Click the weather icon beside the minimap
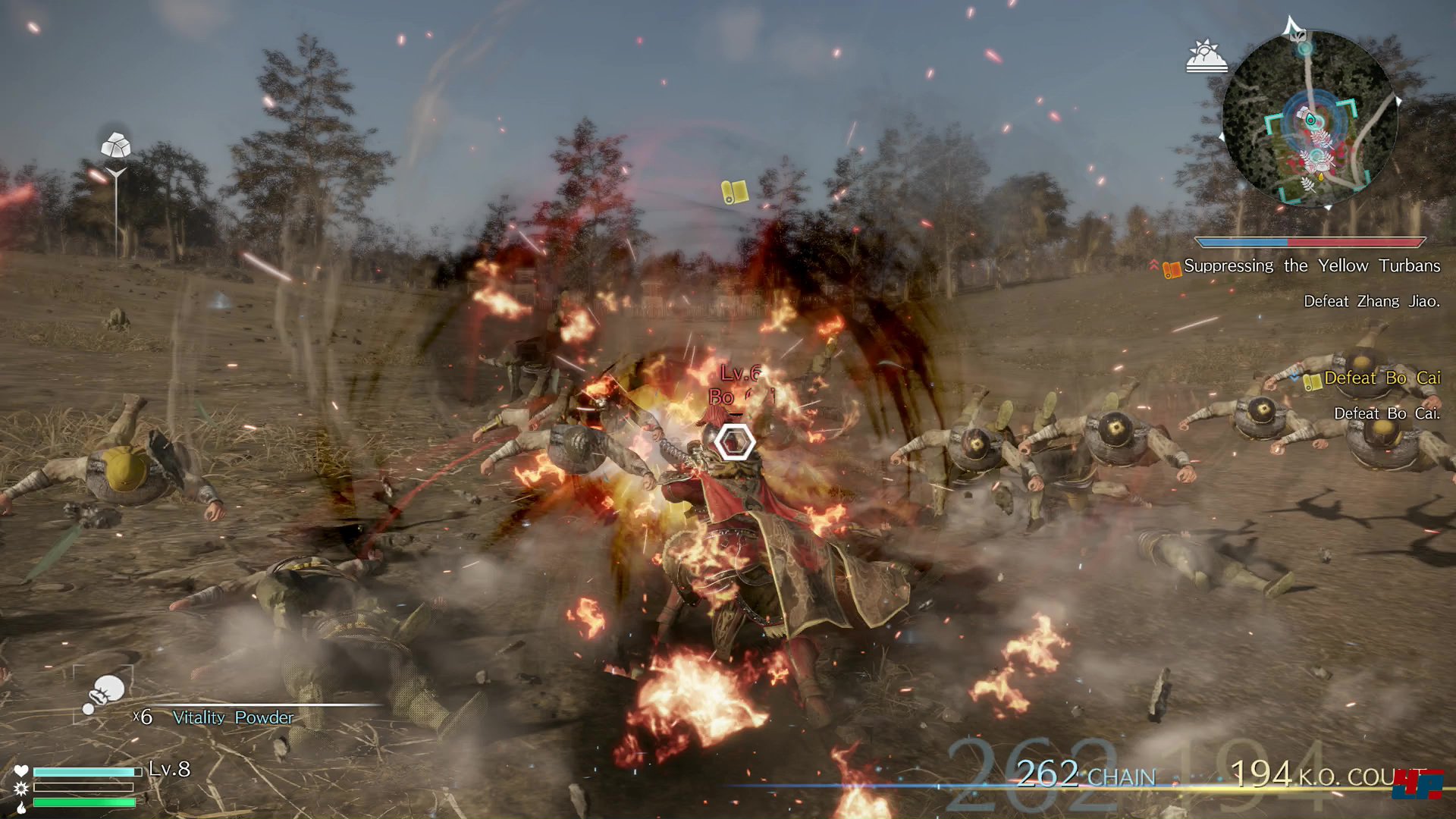This screenshot has width=1456, height=819. tap(1206, 57)
